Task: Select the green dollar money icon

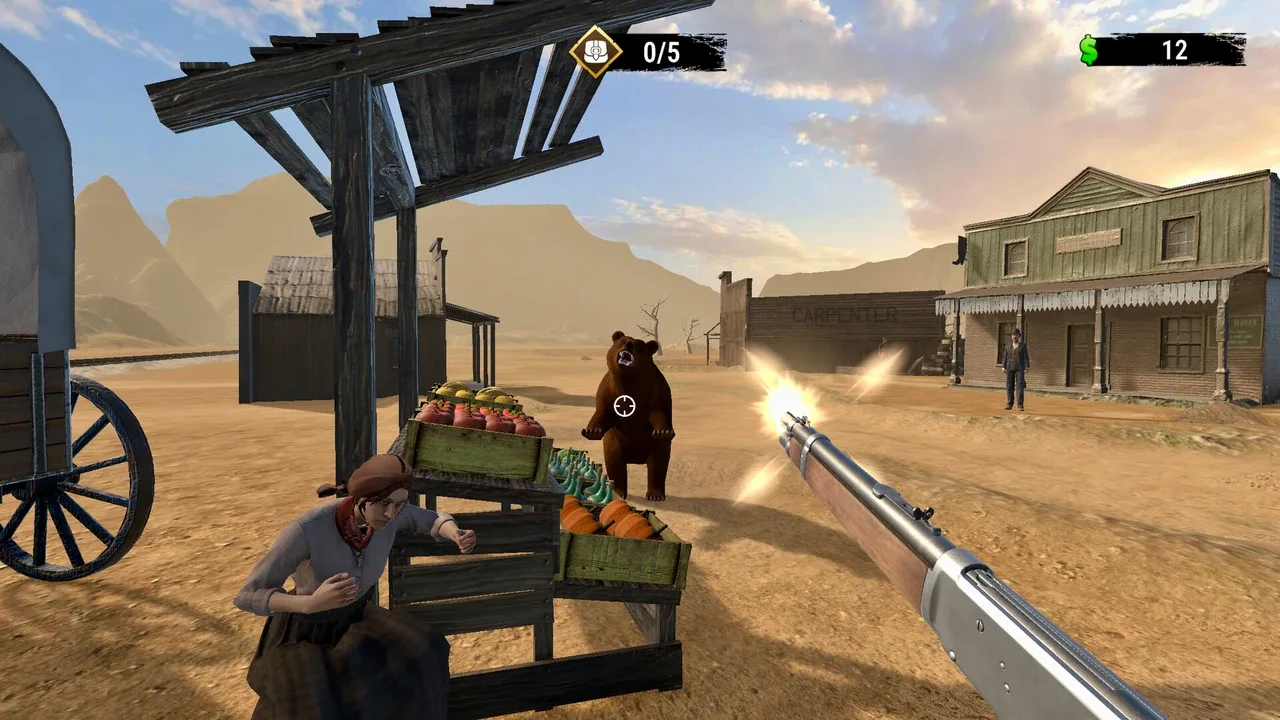Action: [1089, 50]
